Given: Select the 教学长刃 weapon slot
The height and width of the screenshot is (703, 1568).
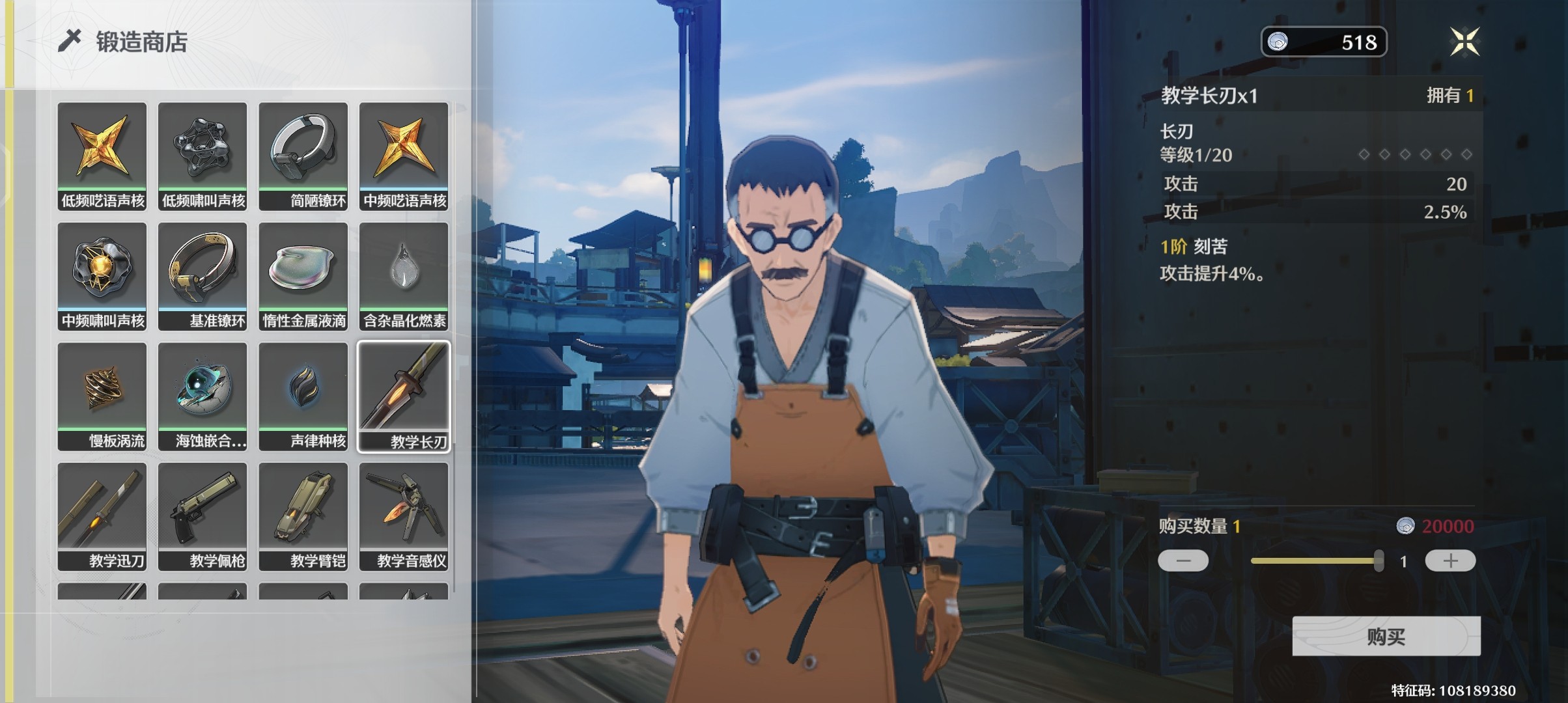Looking at the screenshot, I should 404,396.
